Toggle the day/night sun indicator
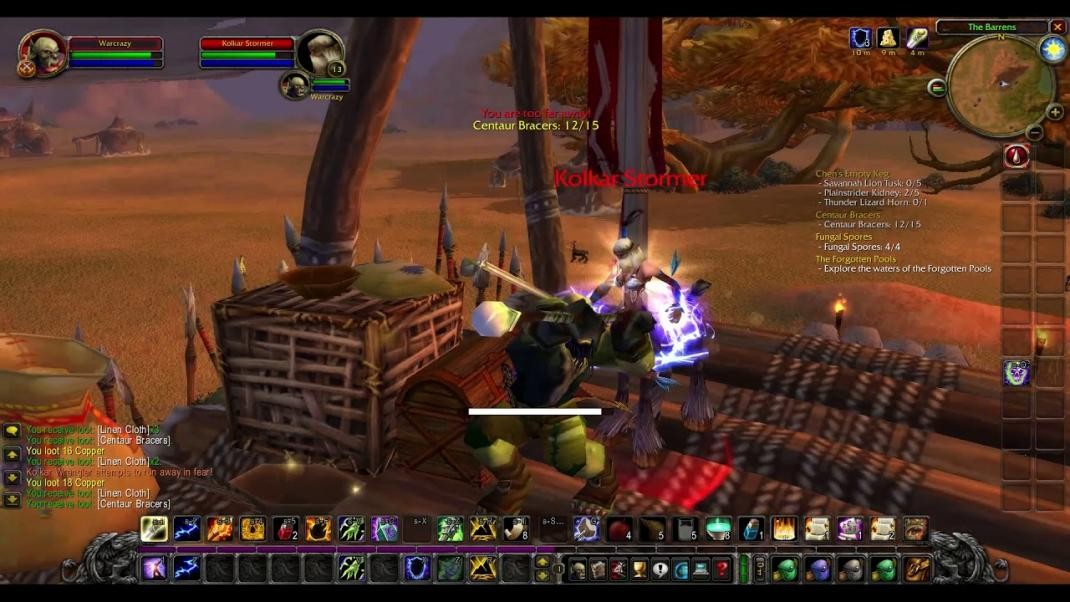This screenshot has width=1070, height=602. (x=1052, y=50)
